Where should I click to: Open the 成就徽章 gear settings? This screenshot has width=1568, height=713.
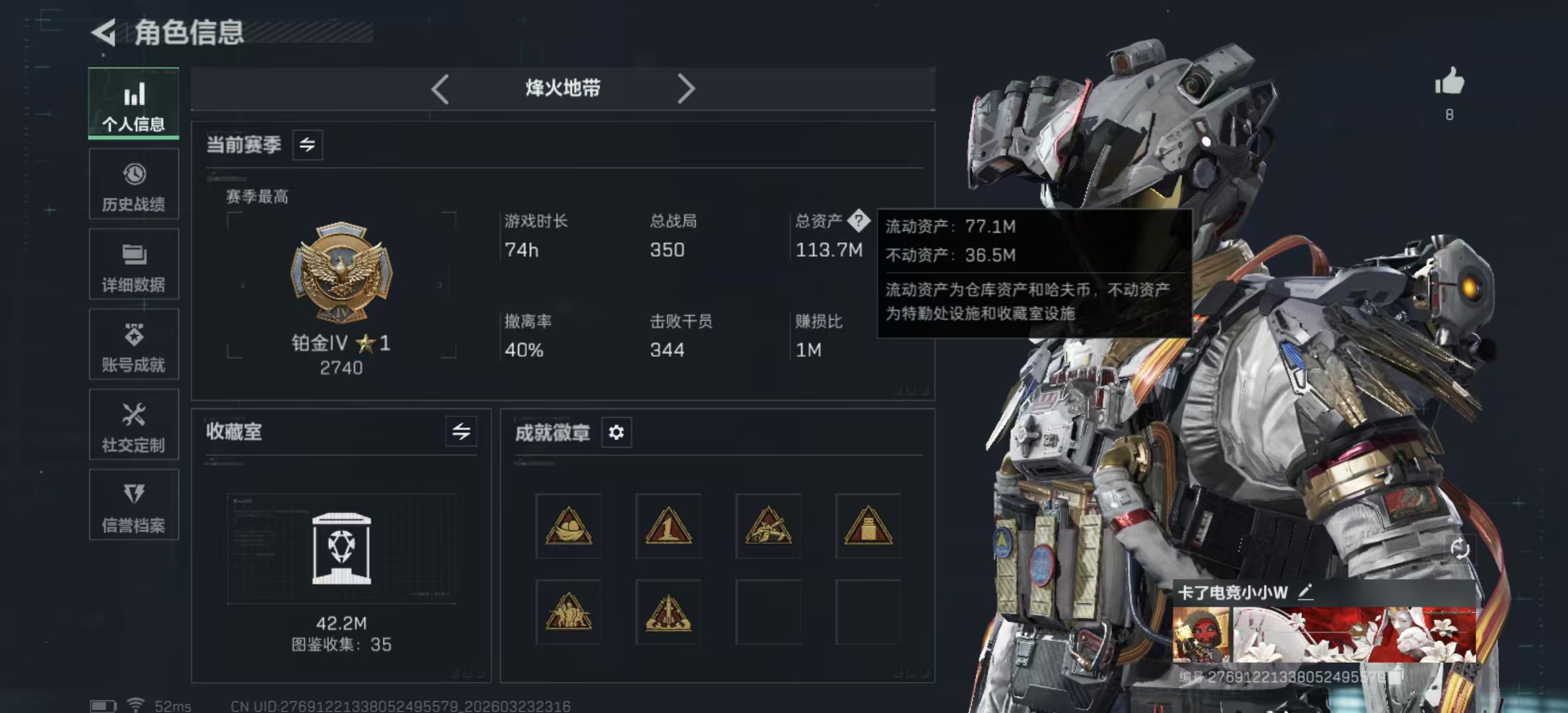click(616, 432)
